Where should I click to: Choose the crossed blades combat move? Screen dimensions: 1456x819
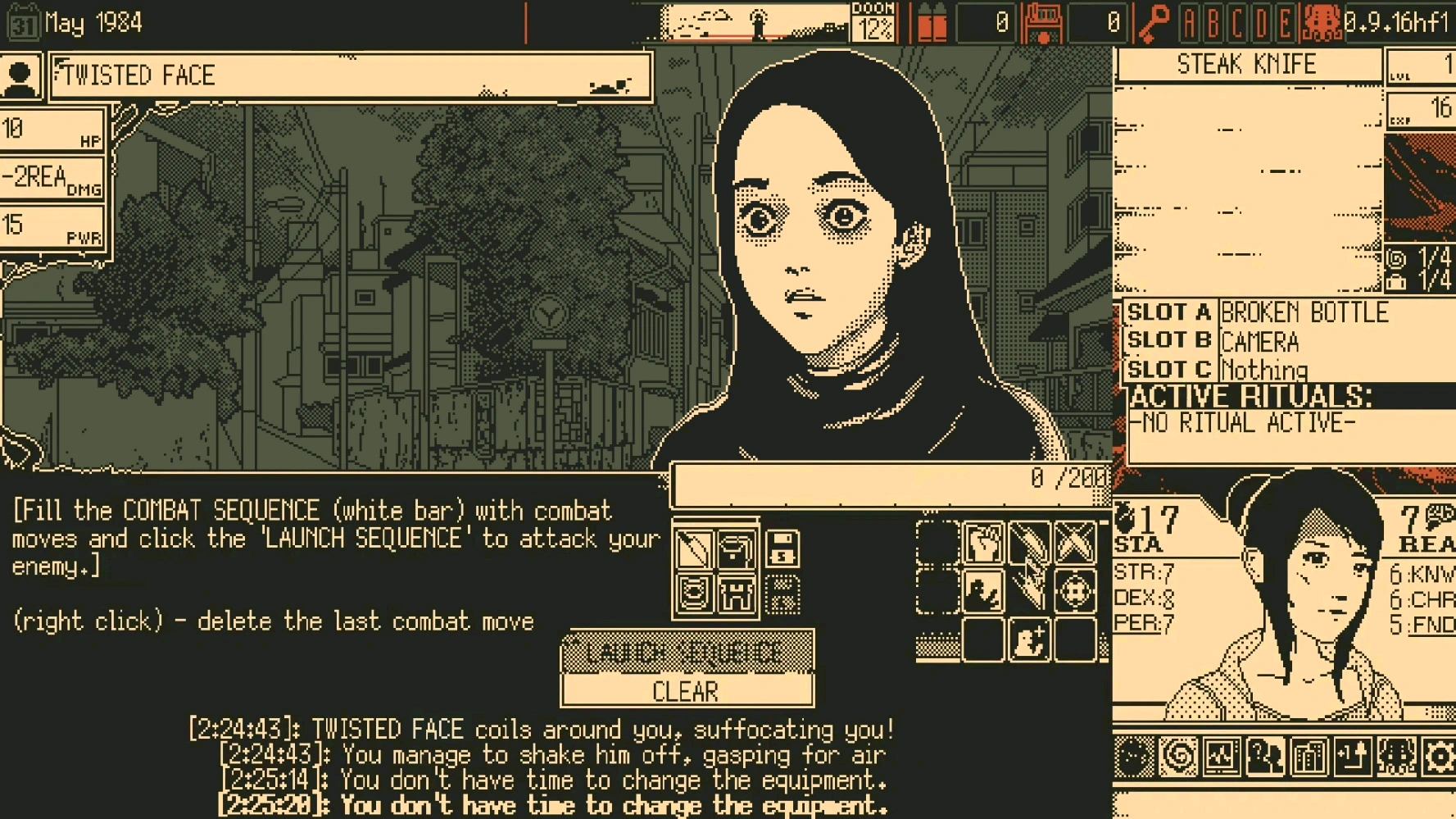[1075, 544]
